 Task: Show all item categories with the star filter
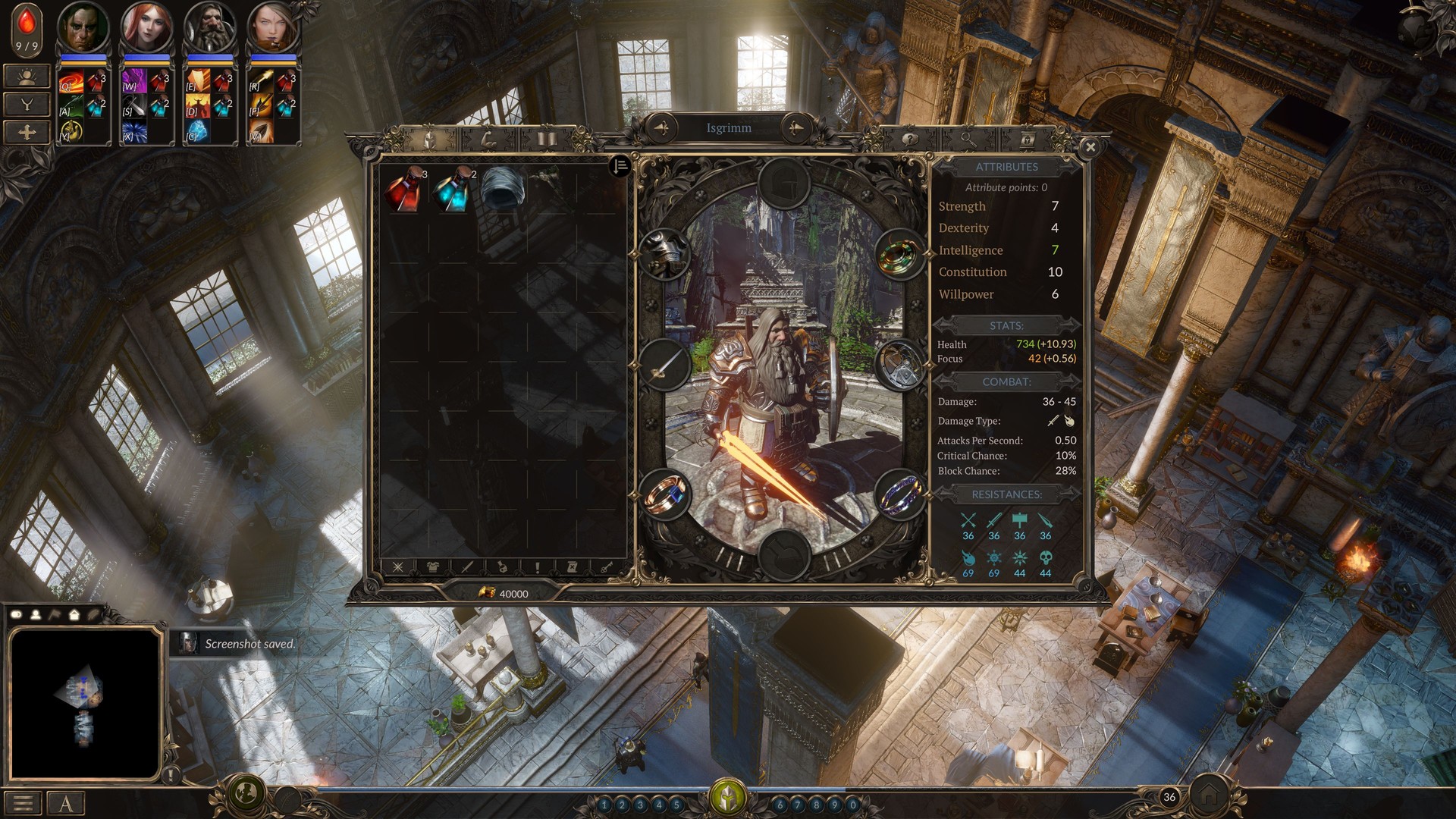click(x=397, y=567)
